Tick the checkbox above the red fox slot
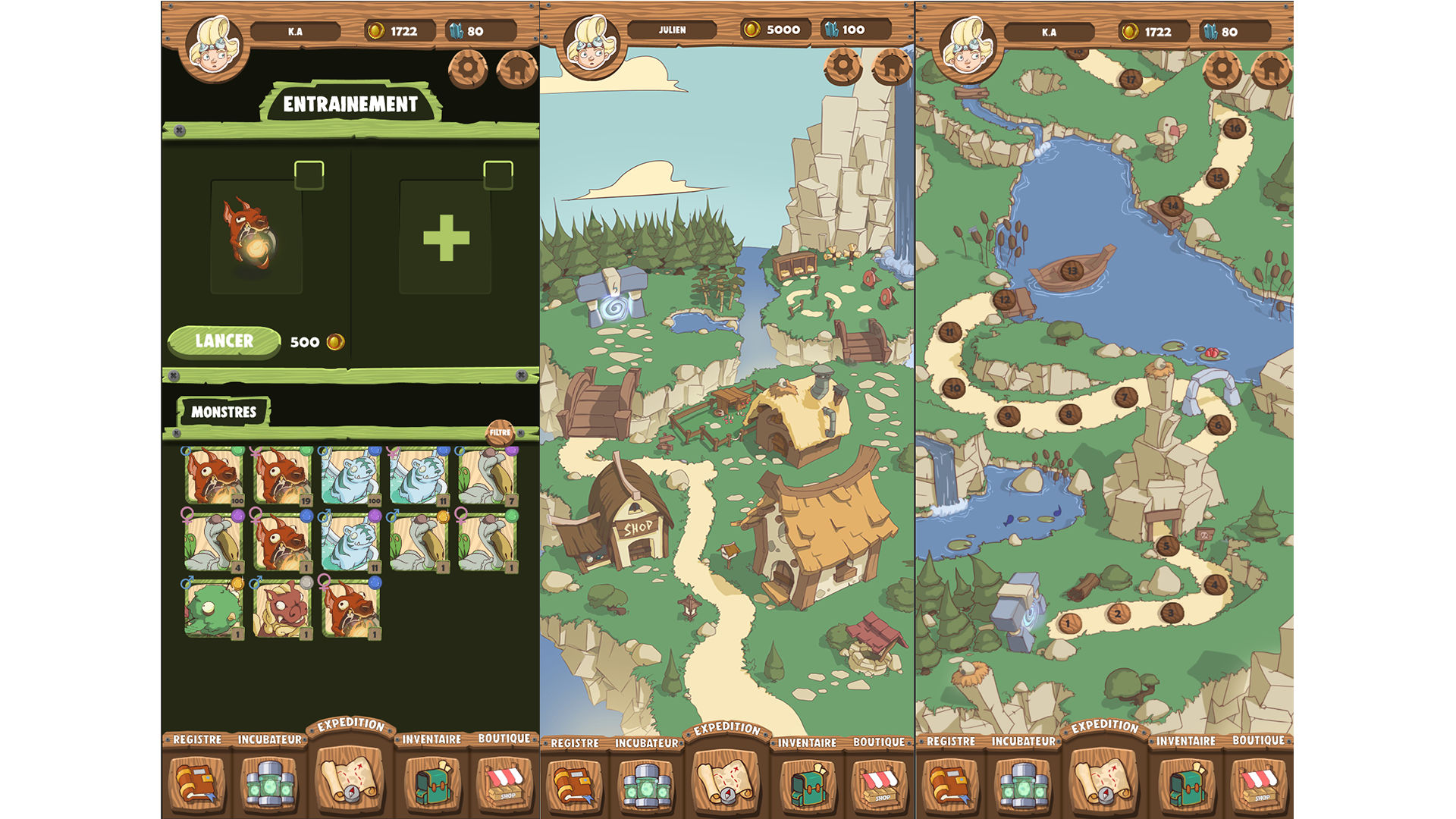1456x819 pixels. pos(309,174)
